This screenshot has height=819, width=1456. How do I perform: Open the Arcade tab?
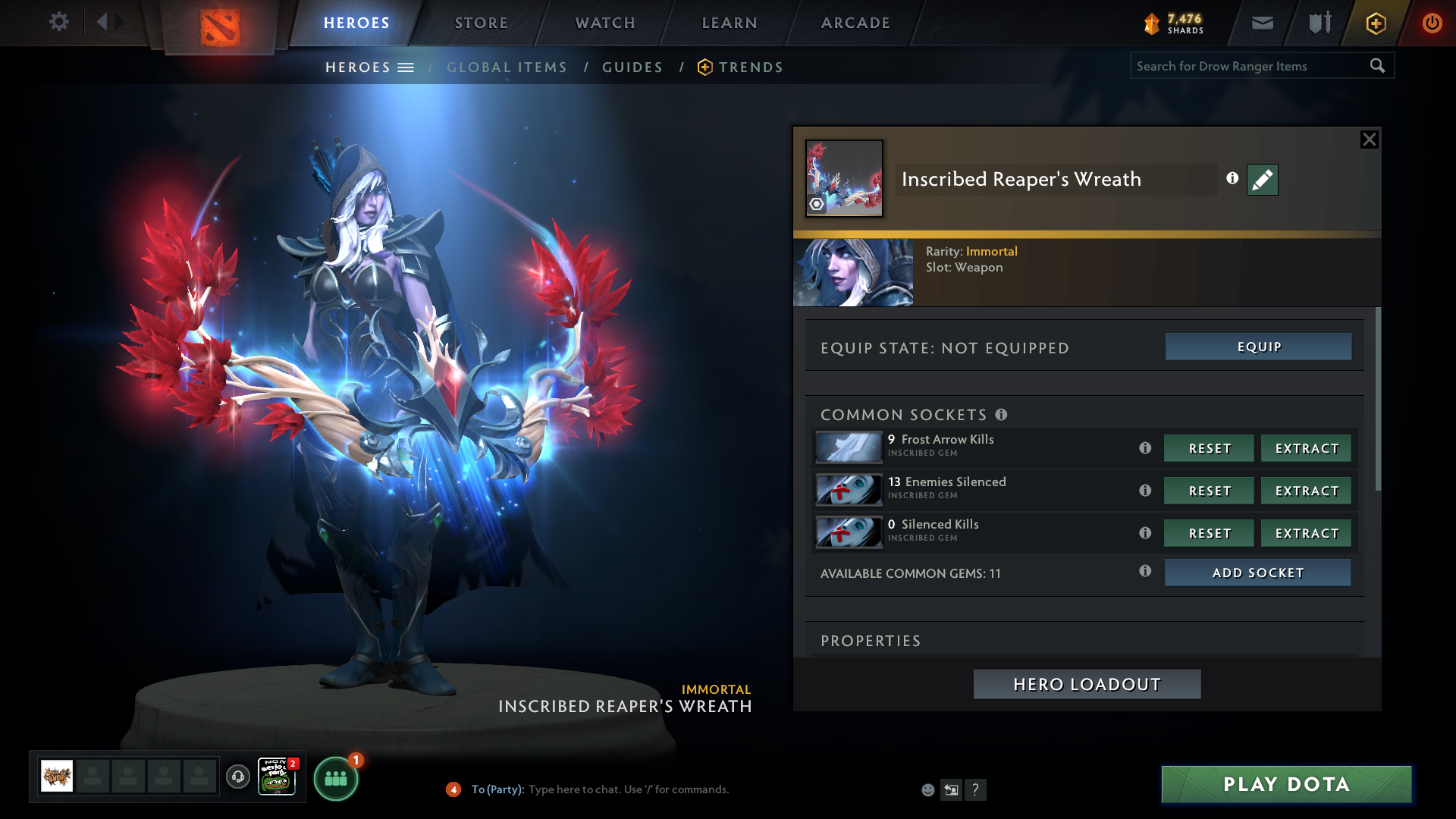(x=855, y=23)
